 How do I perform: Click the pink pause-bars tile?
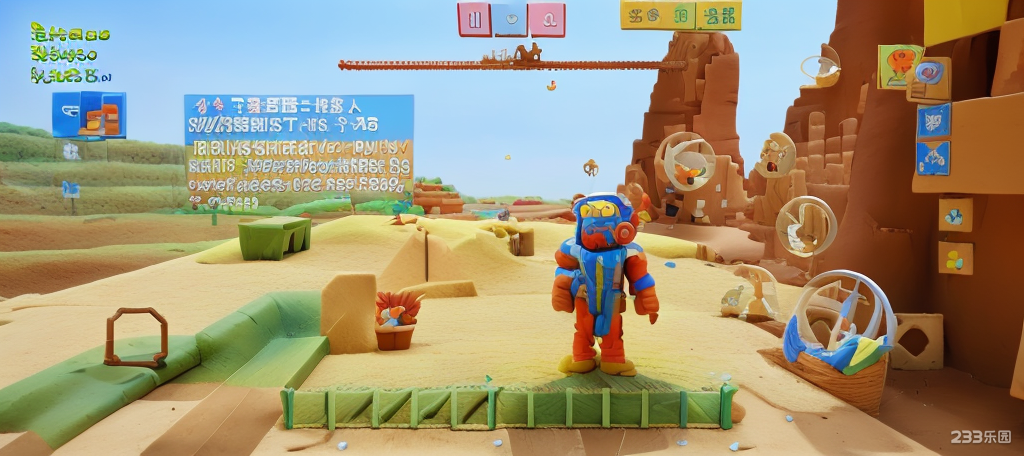[x=474, y=19]
